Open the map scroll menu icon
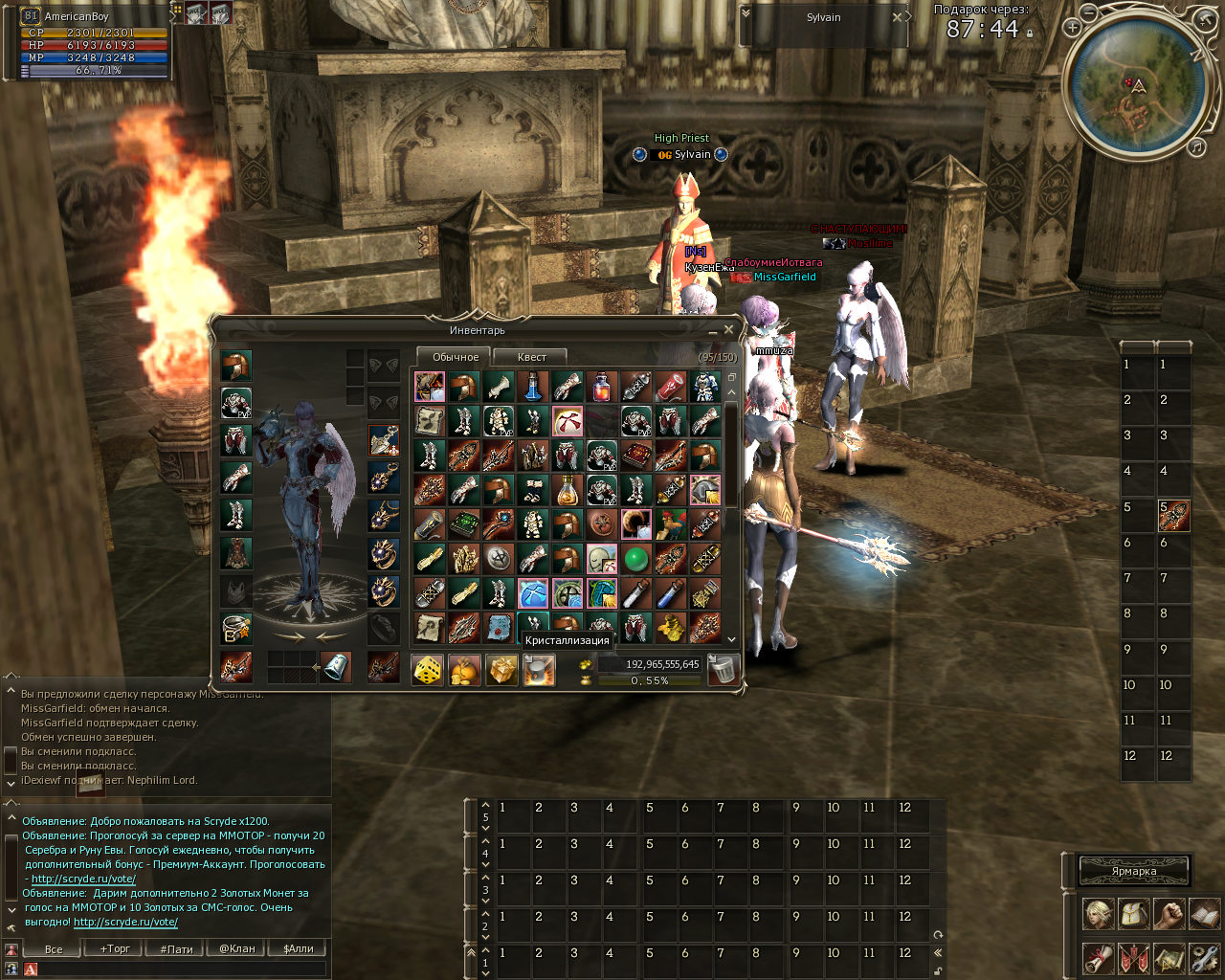This screenshot has width=1225, height=980. (x=1169, y=957)
